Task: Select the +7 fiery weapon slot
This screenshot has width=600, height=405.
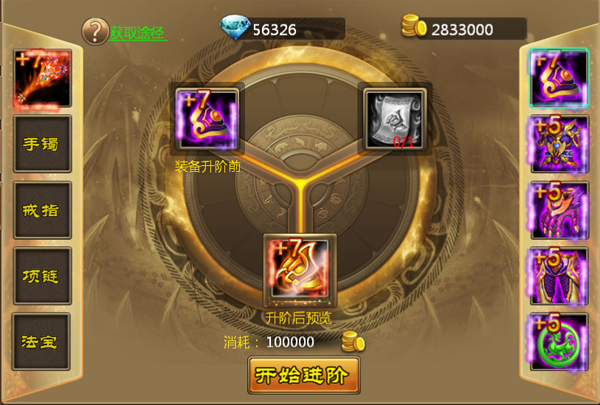Action: pyautogui.click(x=41, y=78)
